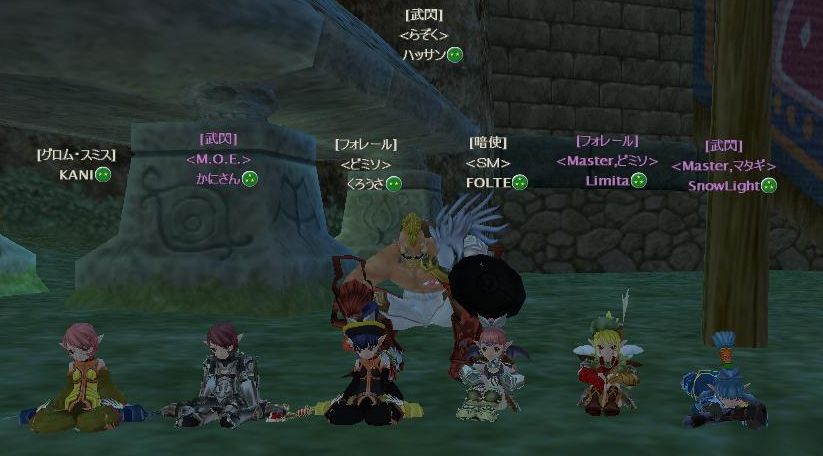Select the KANI player nameplate

click(x=76, y=174)
